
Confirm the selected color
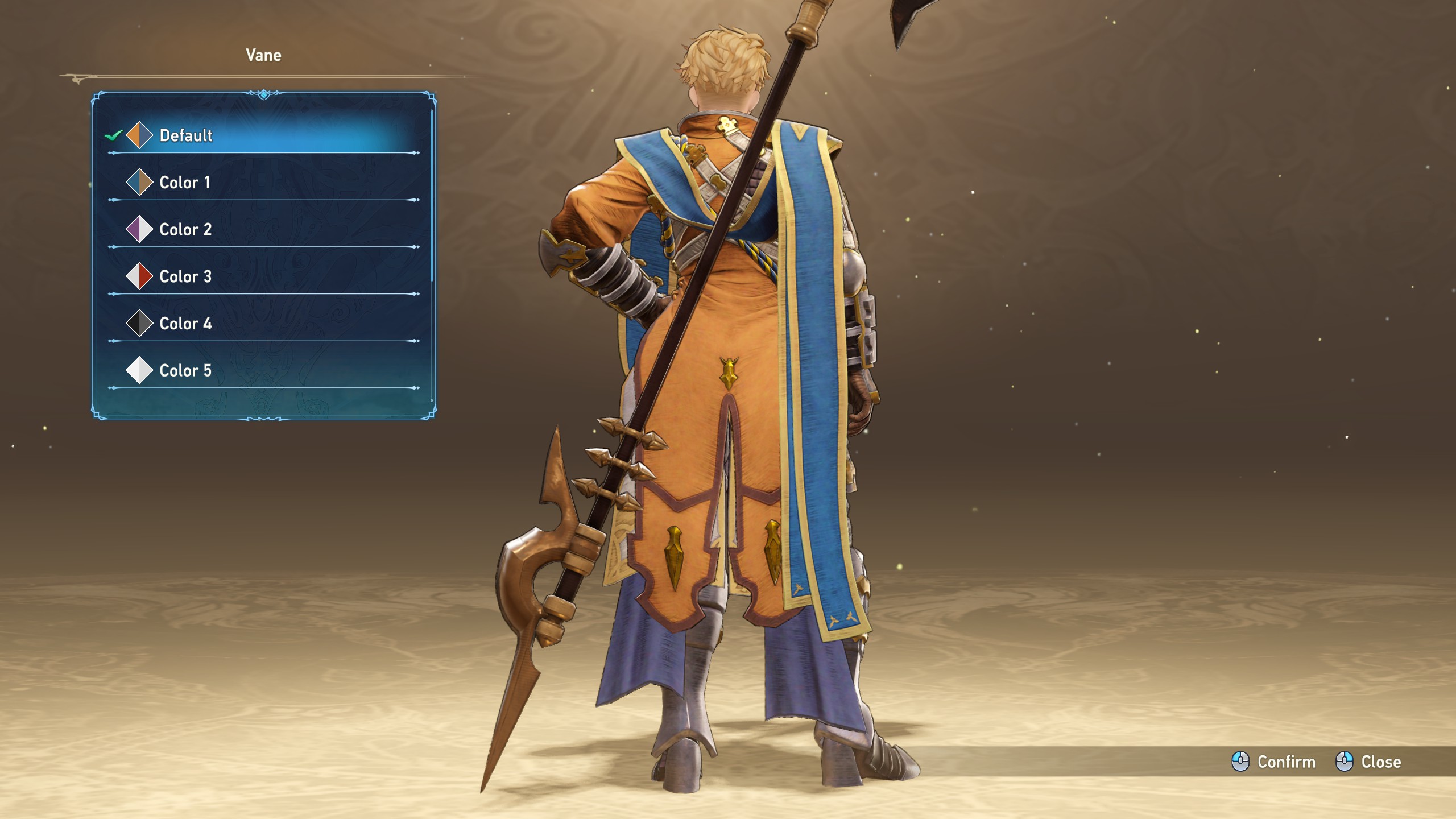click(x=1274, y=762)
